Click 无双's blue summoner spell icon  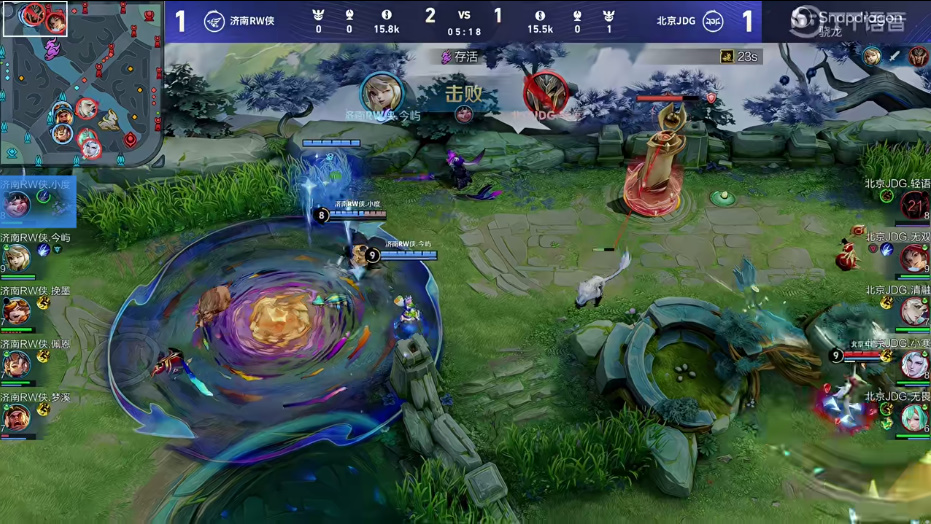(886, 250)
